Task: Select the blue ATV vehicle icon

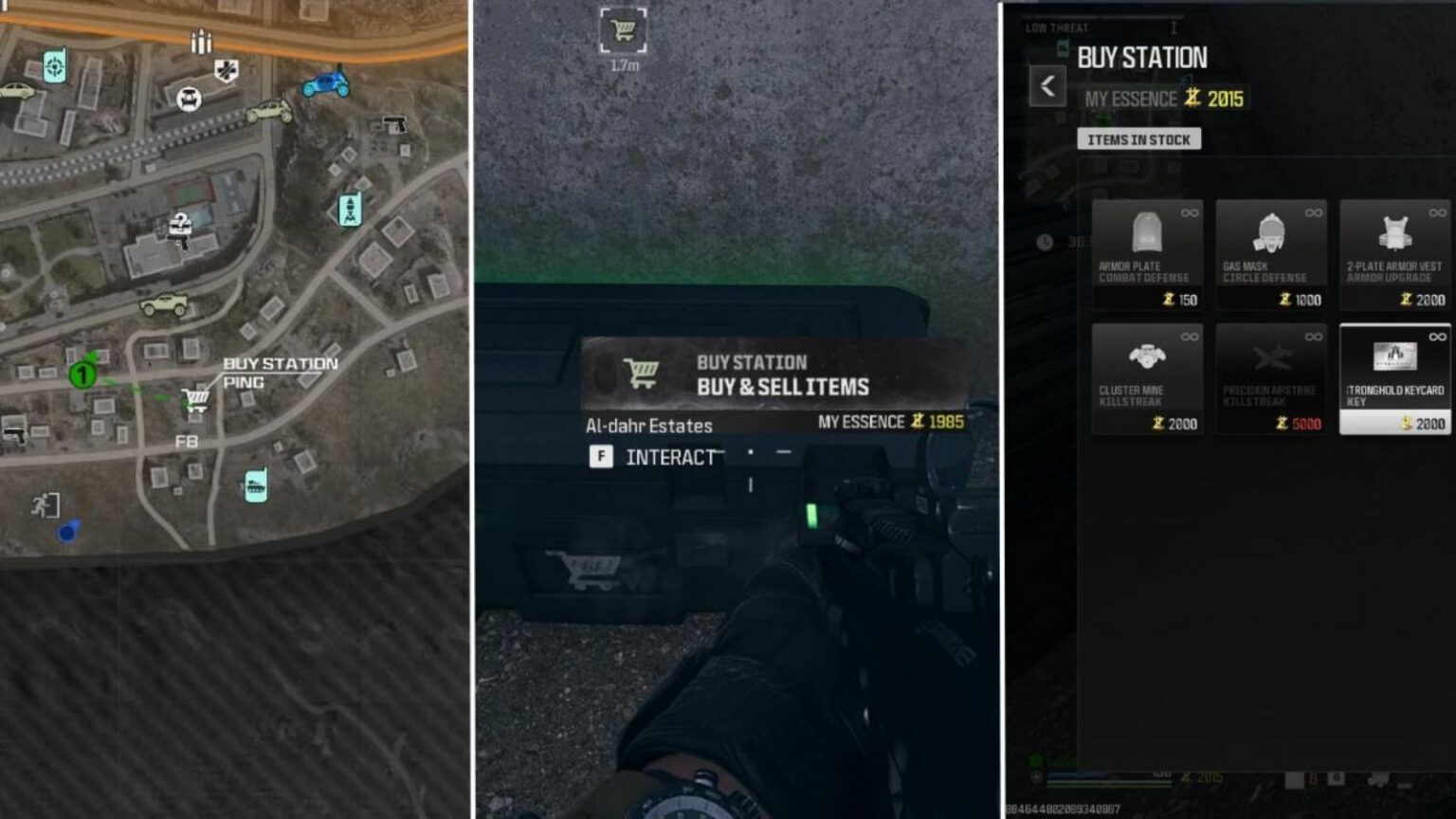Action: 326,85
